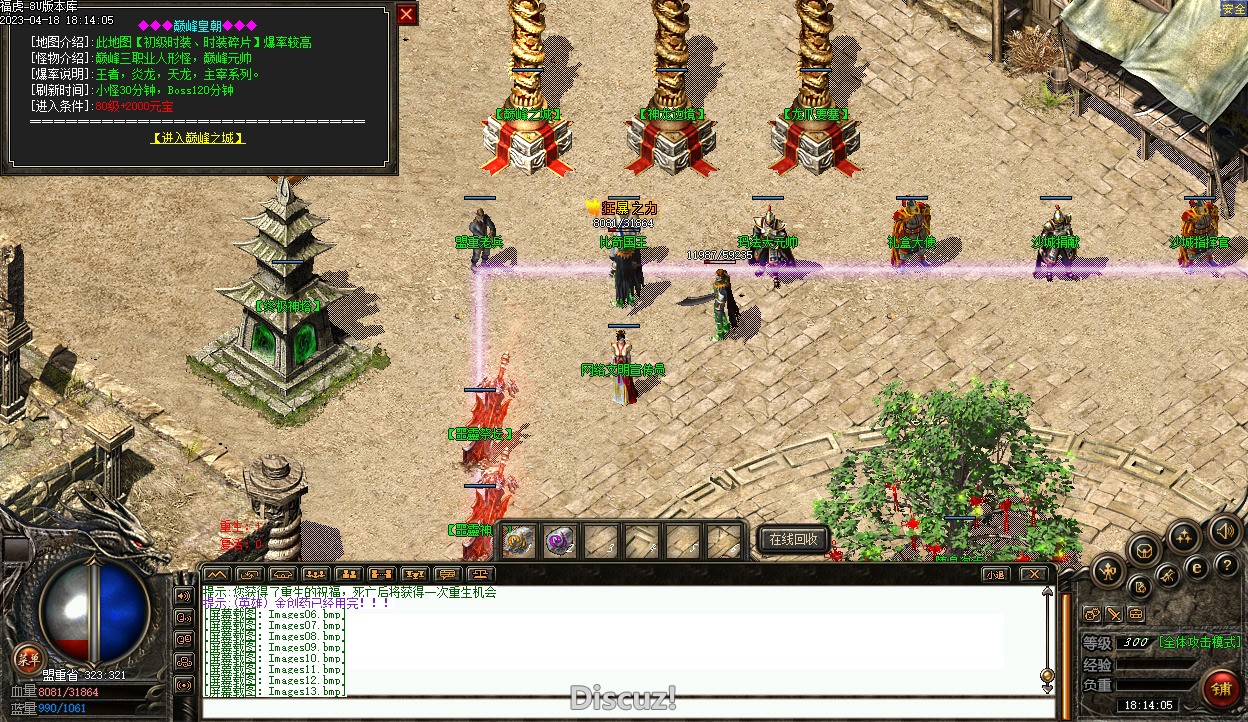Click the 在线回收 button
Image resolution: width=1248 pixels, height=722 pixels.
pos(793,539)
